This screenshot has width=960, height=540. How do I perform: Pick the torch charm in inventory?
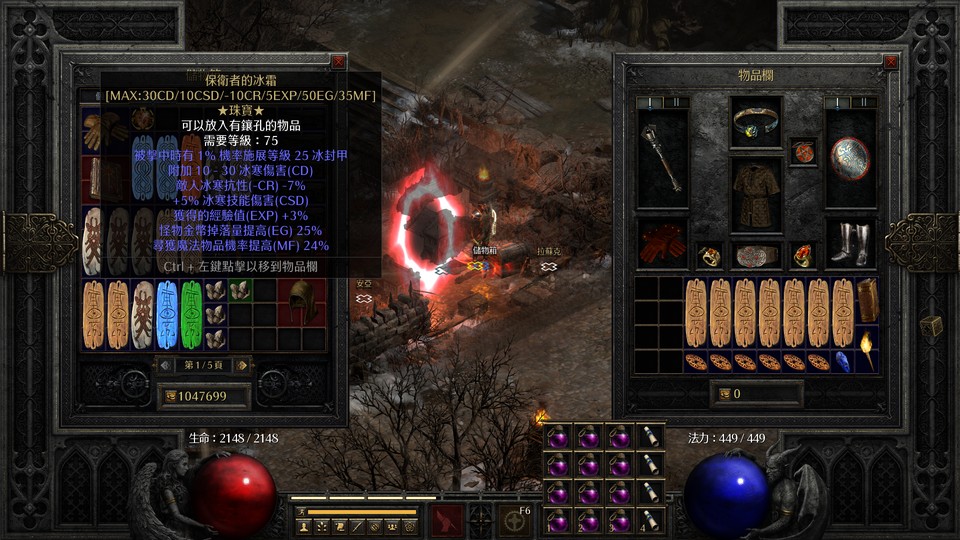pos(866,350)
